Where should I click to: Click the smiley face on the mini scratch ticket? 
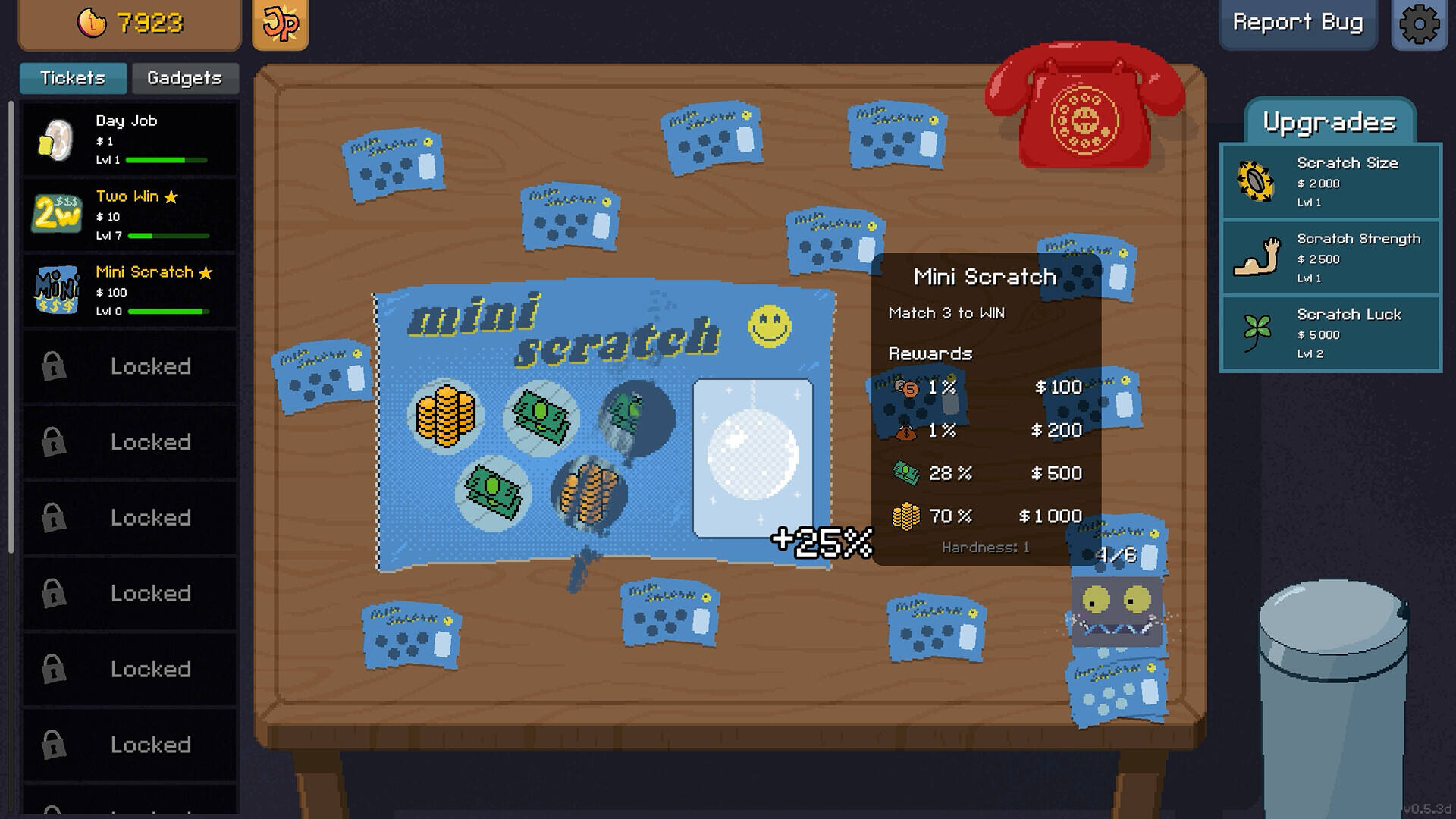pos(767,324)
